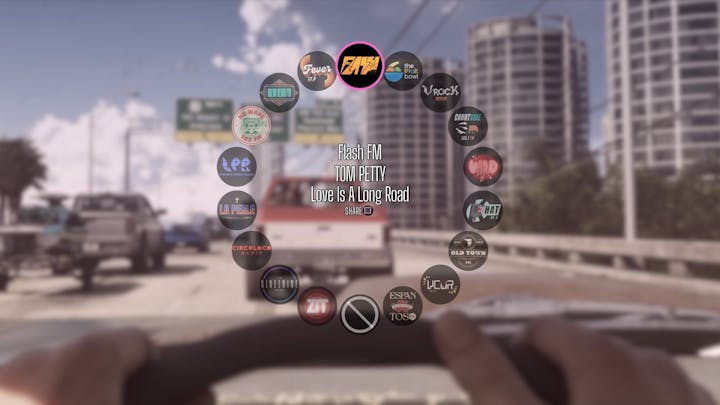Choose the Old Town station
720x405 pixels.
(x=467, y=250)
